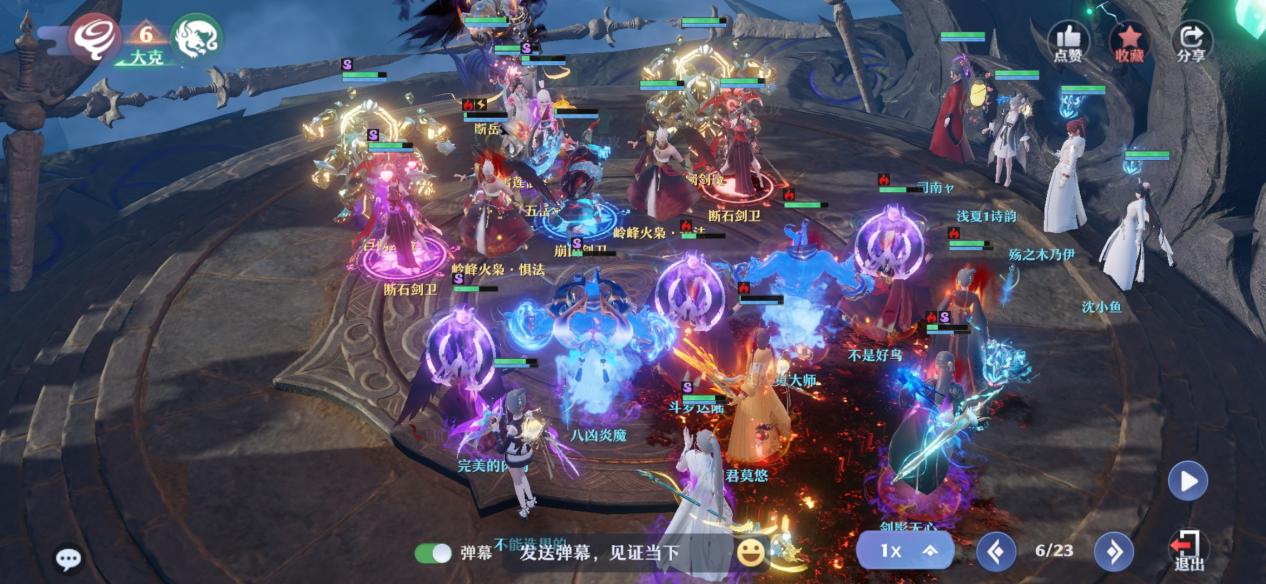Skip to the next round arrow
Viewport: 1266px width, 584px height.
click(x=1114, y=551)
